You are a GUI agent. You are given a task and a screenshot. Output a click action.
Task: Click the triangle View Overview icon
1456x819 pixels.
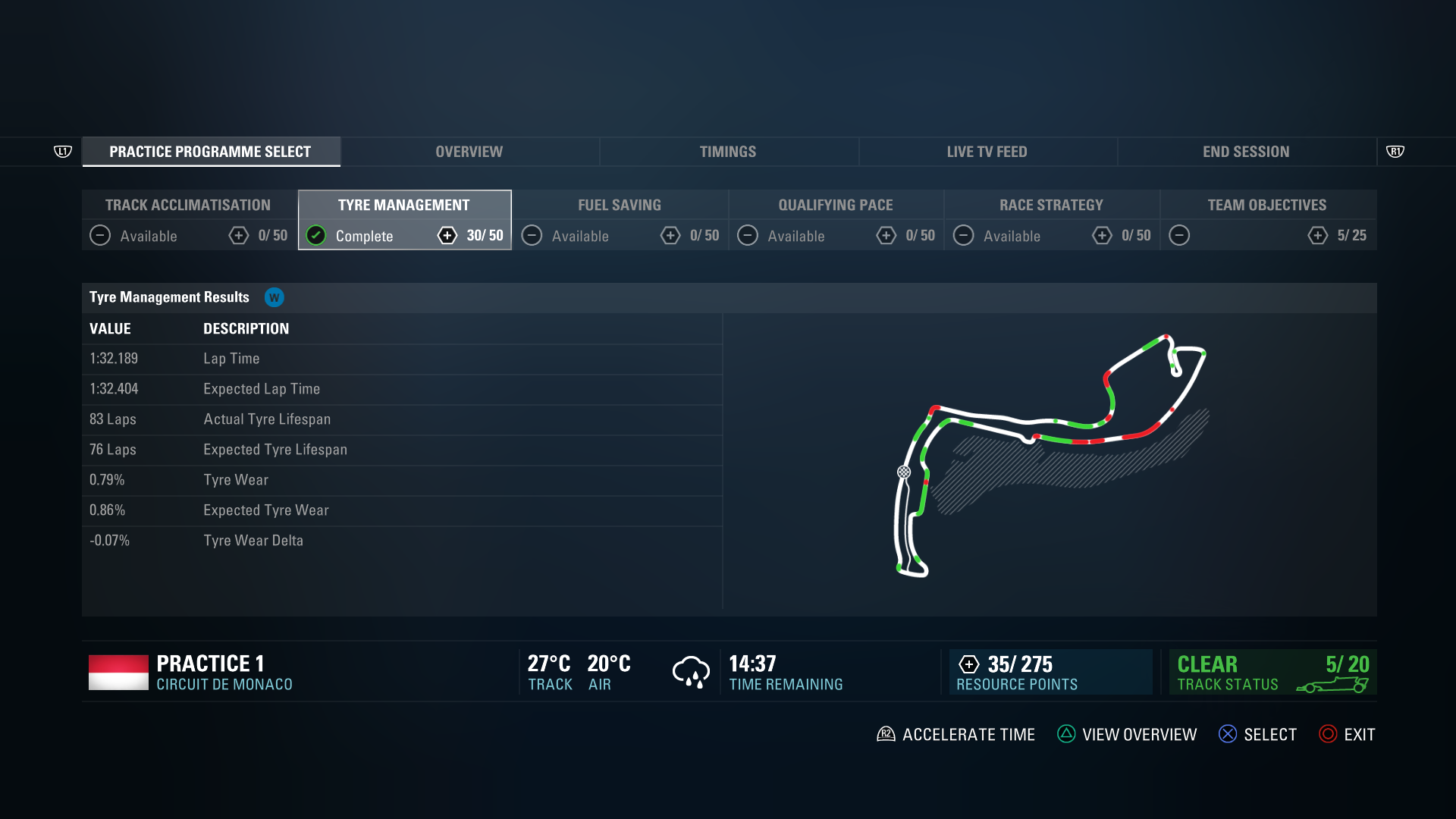1067,733
